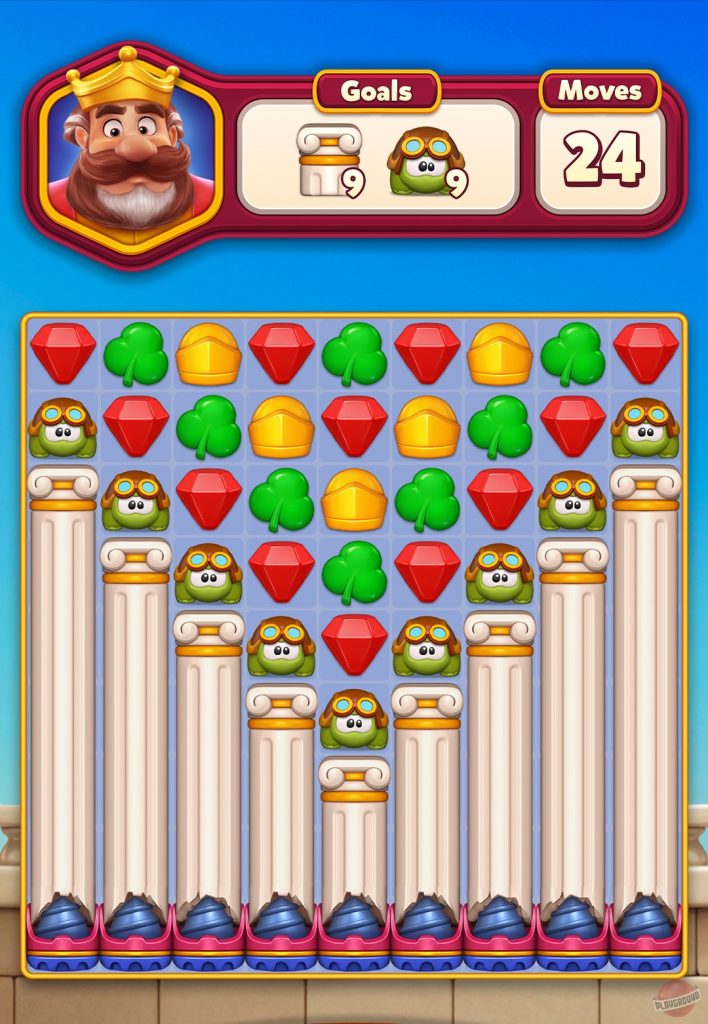This screenshot has height=1024, width=708.
Task: Select the lowest red gem on the board
Action: (354, 644)
